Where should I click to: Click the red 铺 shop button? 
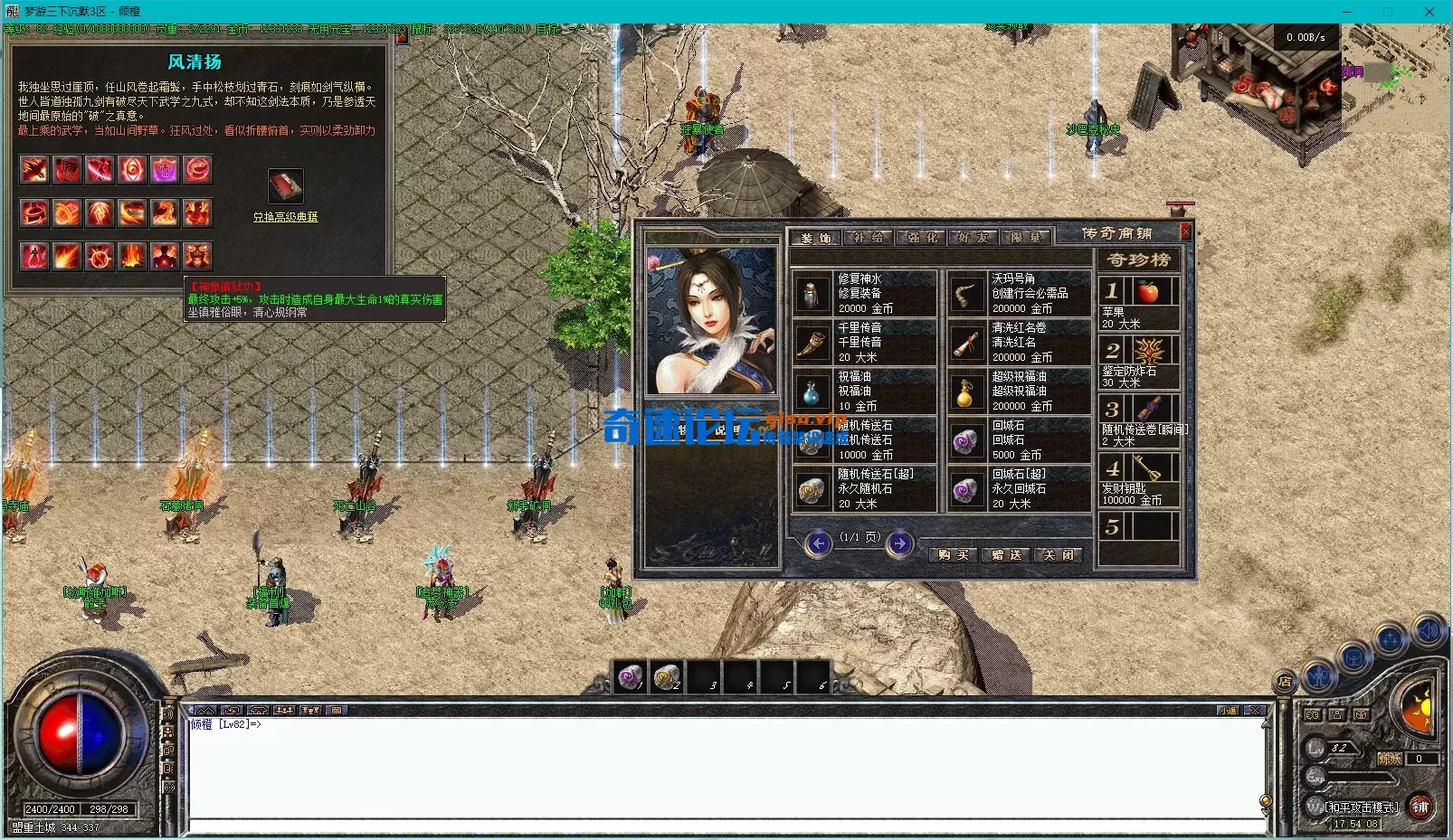[x=1420, y=807]
